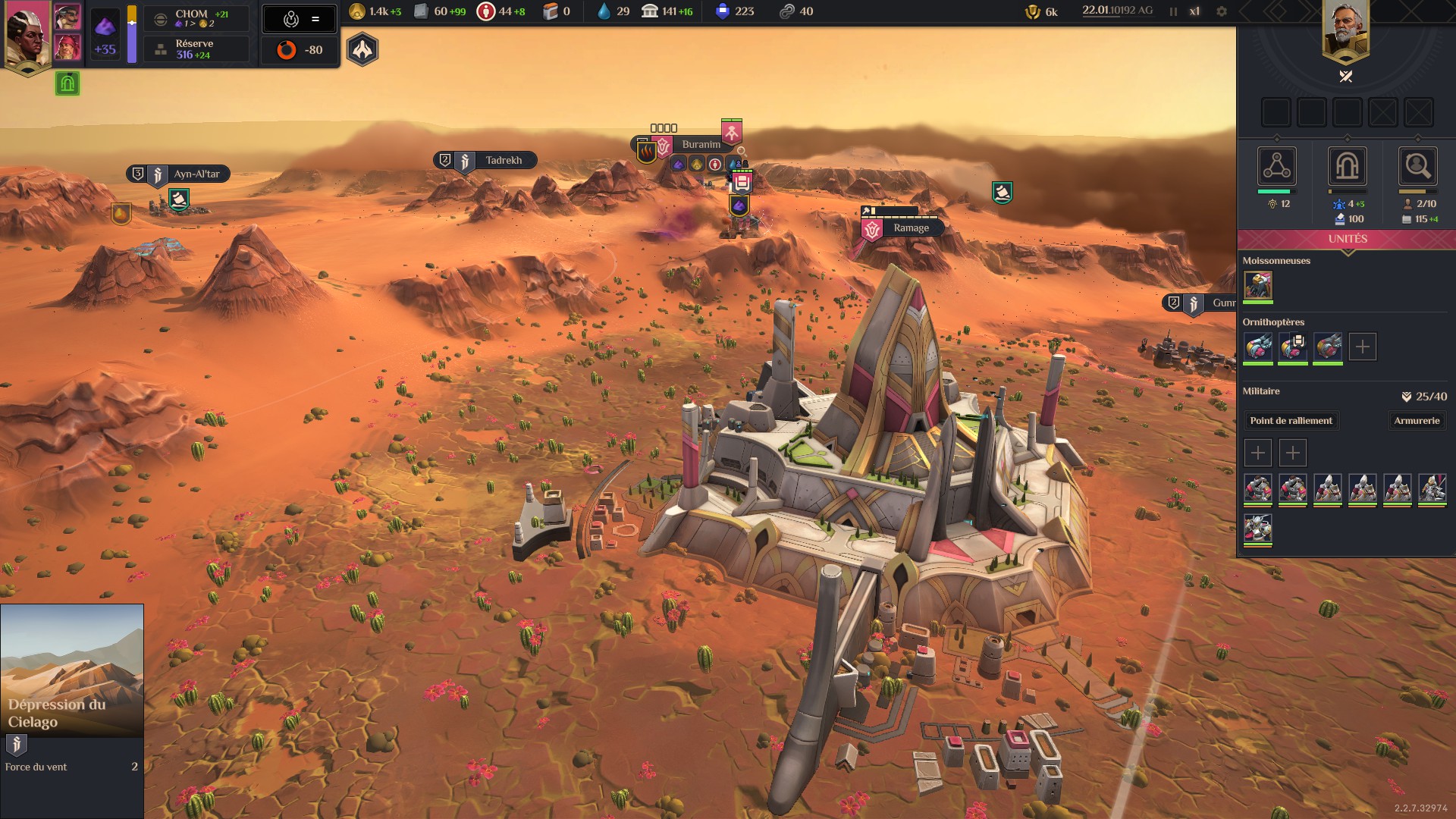
Task: Select the Unités section header
Action: [x=1347, y=239]
